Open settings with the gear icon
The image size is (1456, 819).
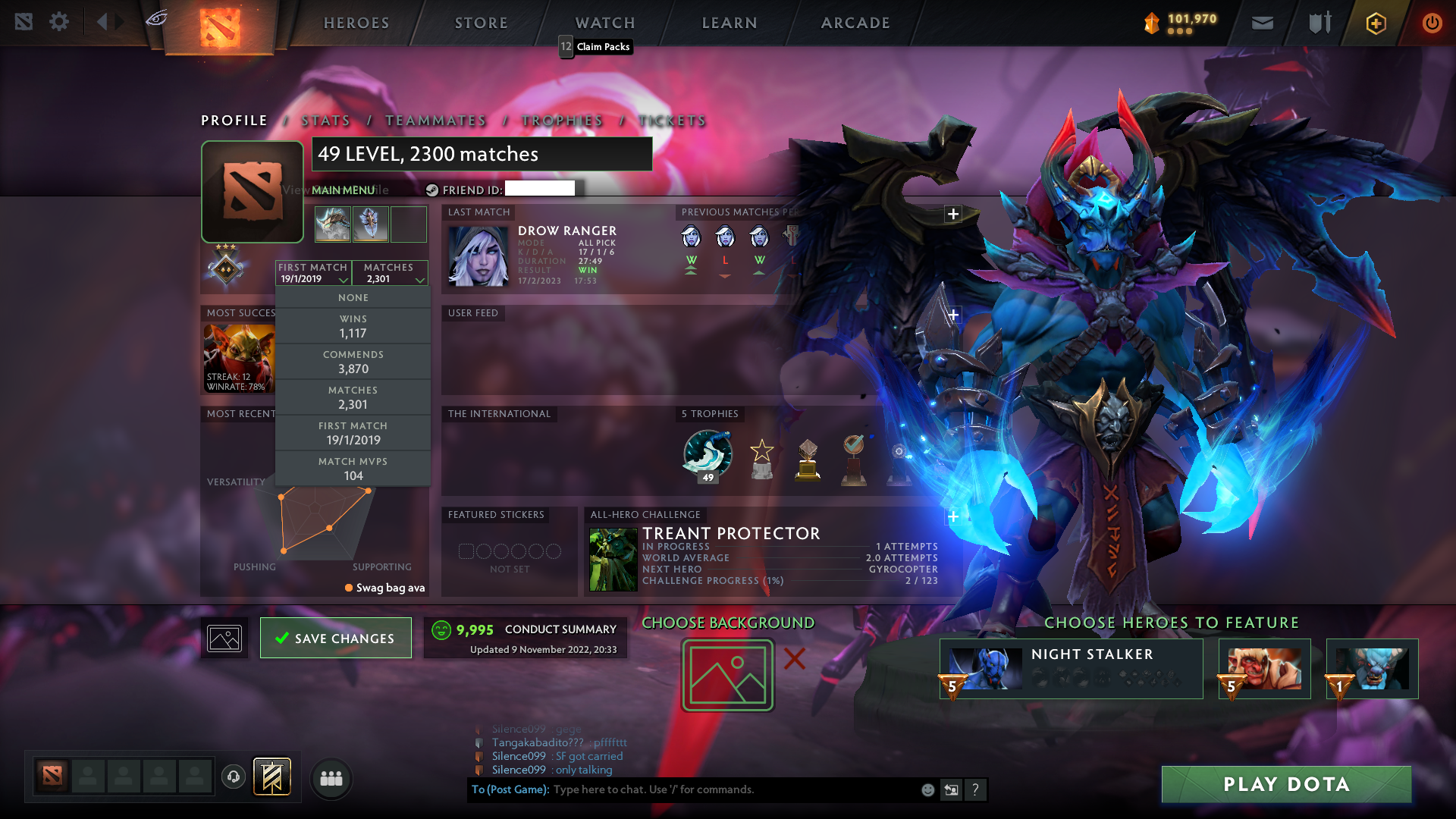click(59, 22)
